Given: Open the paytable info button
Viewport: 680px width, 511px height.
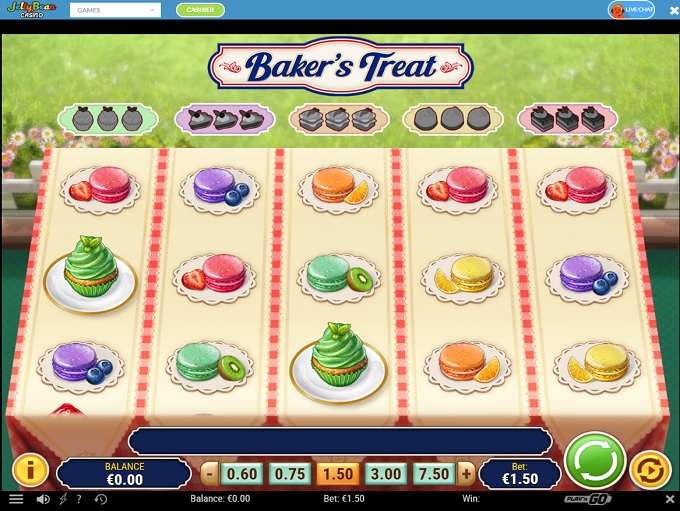Looking at the screenshot, I should pos(30,470).
